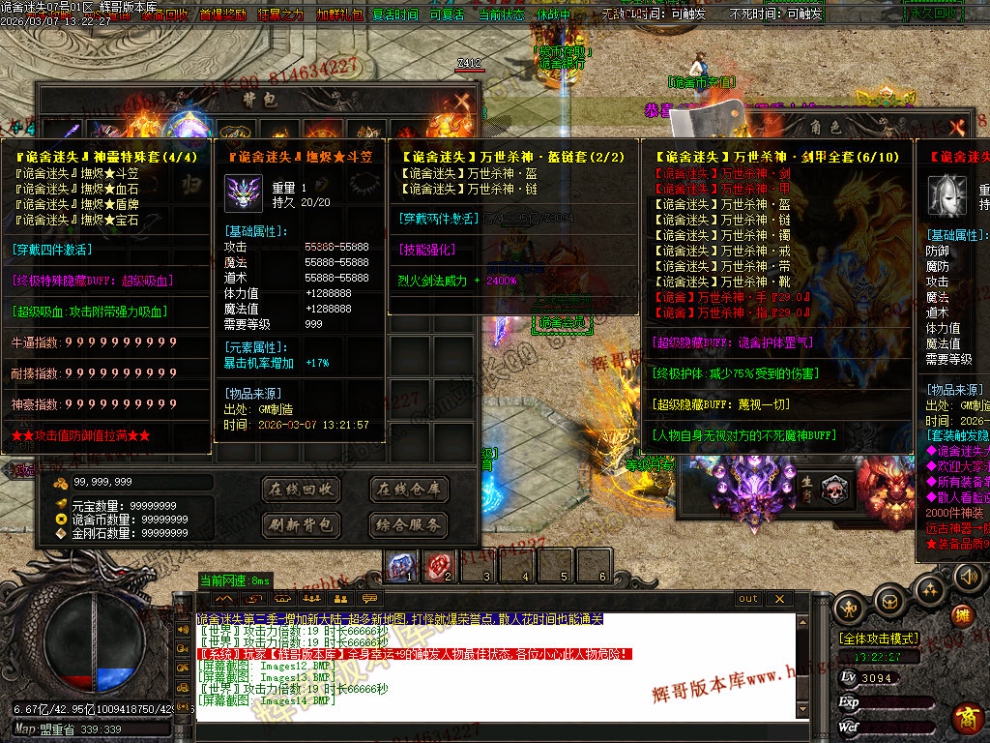
Task: Select the speech bubble chat channel tab
Action: point(370,599)
